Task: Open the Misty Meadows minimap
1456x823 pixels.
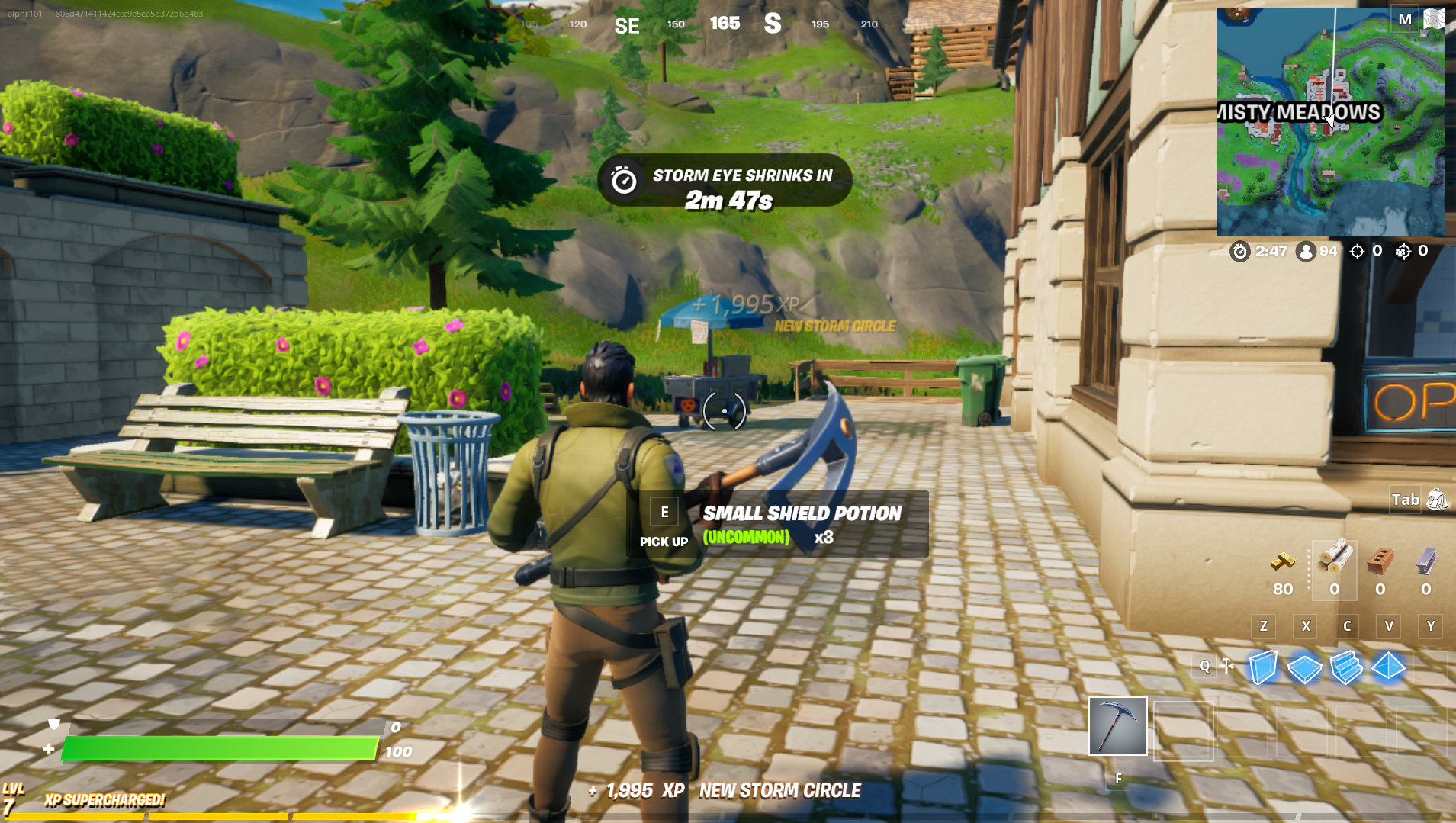Action: click(x=1329, y=122)
